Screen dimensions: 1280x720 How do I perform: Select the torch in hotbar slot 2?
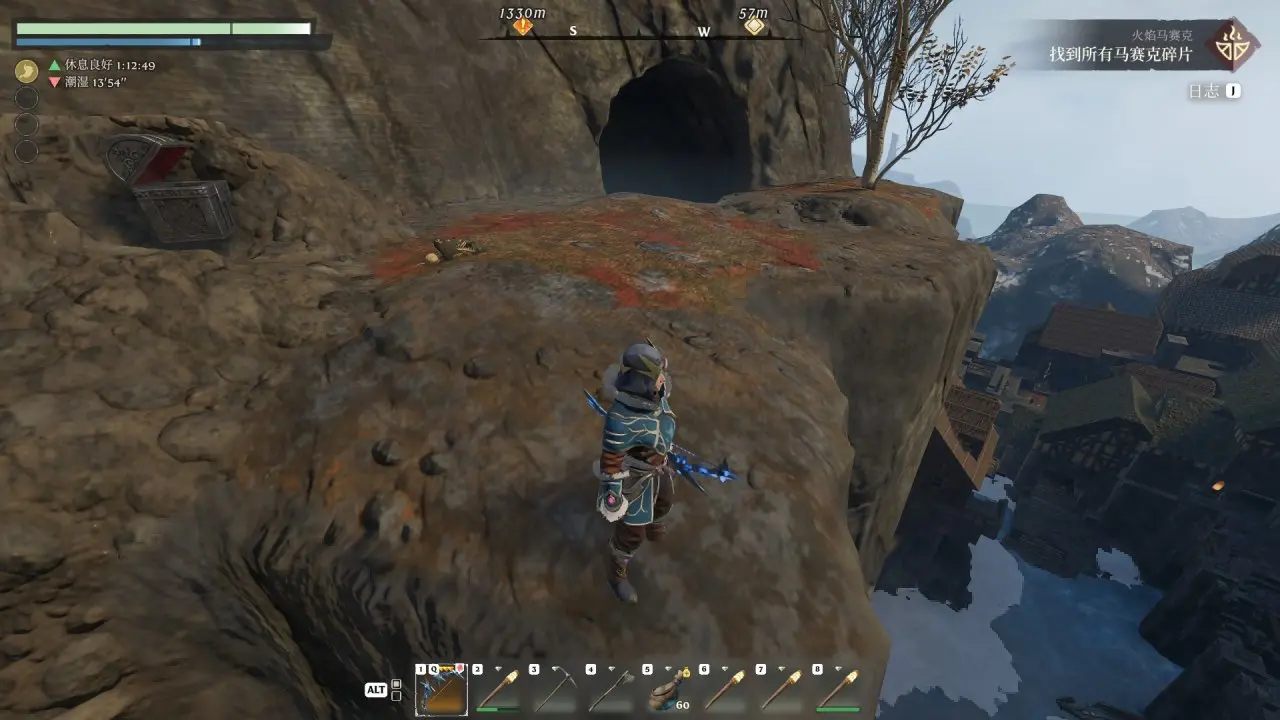[x=497, y=690]
